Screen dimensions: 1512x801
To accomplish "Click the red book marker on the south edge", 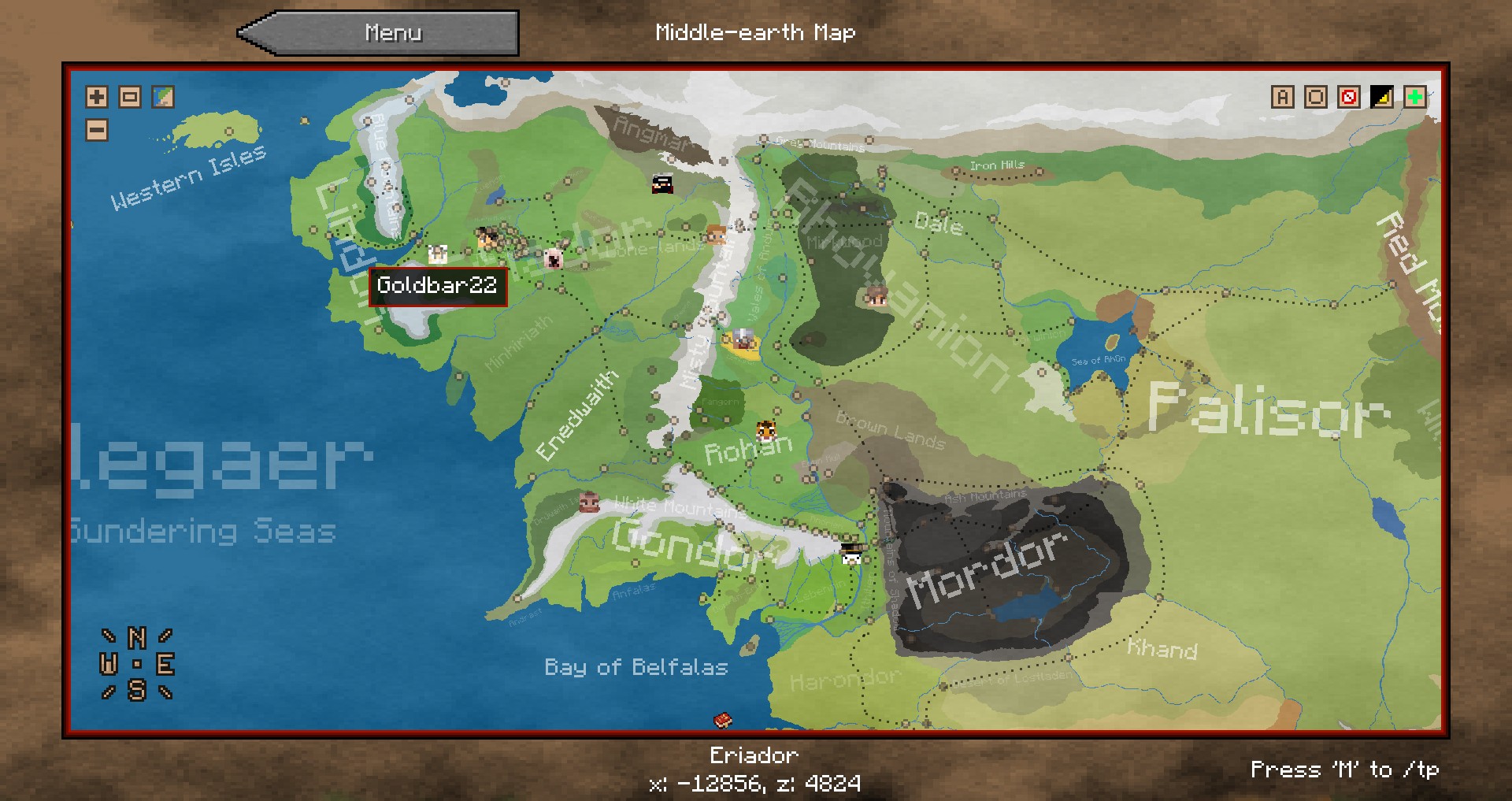I will click(723, 720).
